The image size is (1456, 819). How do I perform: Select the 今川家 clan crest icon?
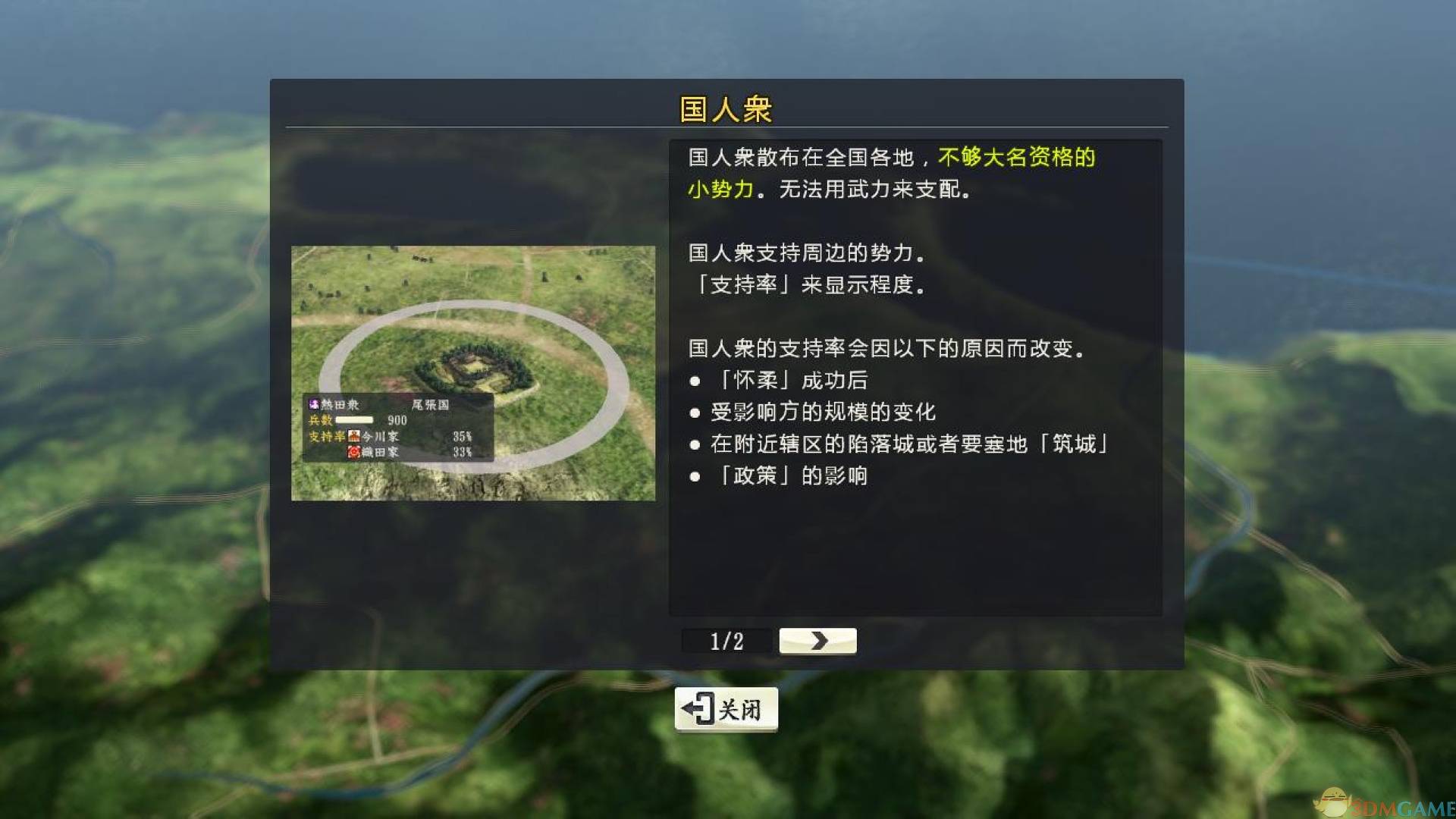pos(353,438)
